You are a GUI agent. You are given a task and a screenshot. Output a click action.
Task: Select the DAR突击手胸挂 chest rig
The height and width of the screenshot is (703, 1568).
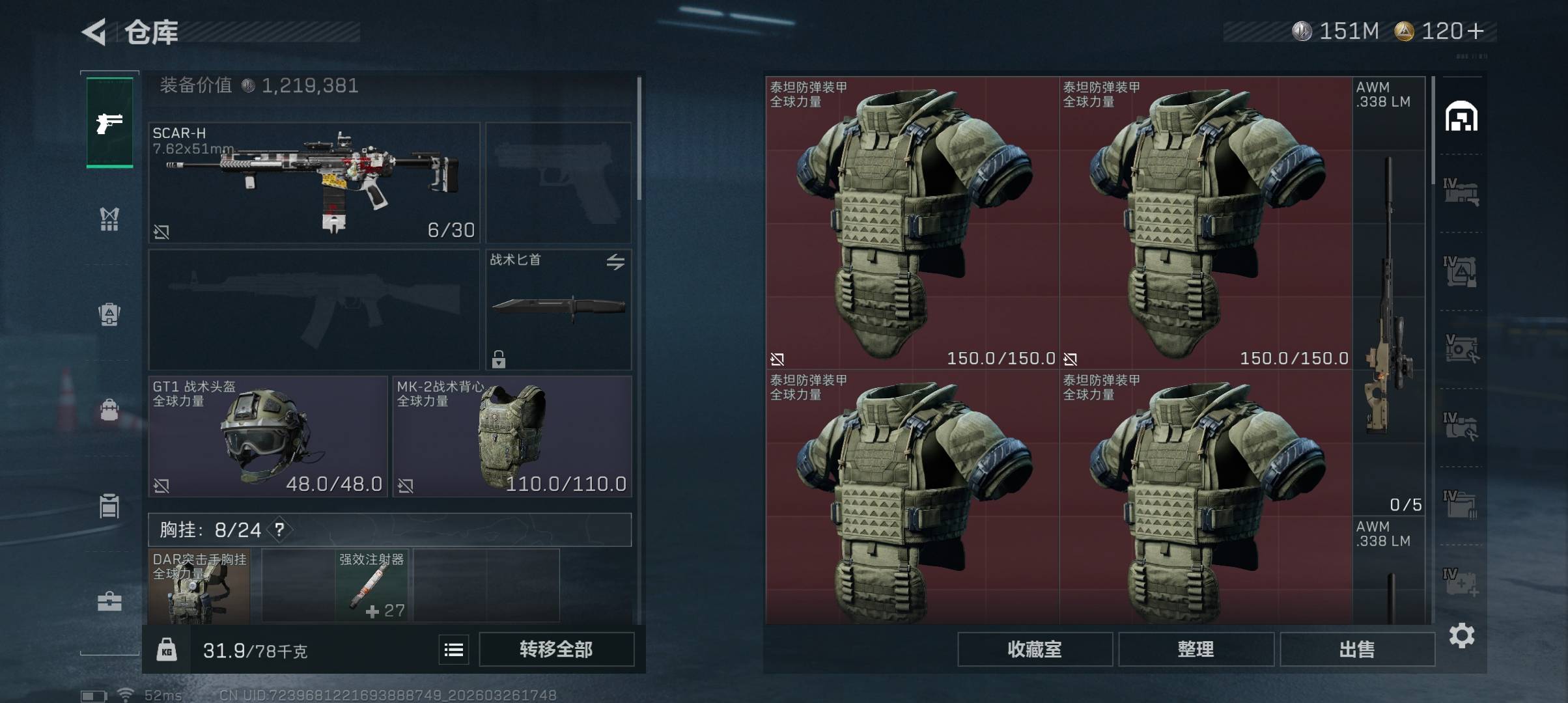tap(199, 586)
